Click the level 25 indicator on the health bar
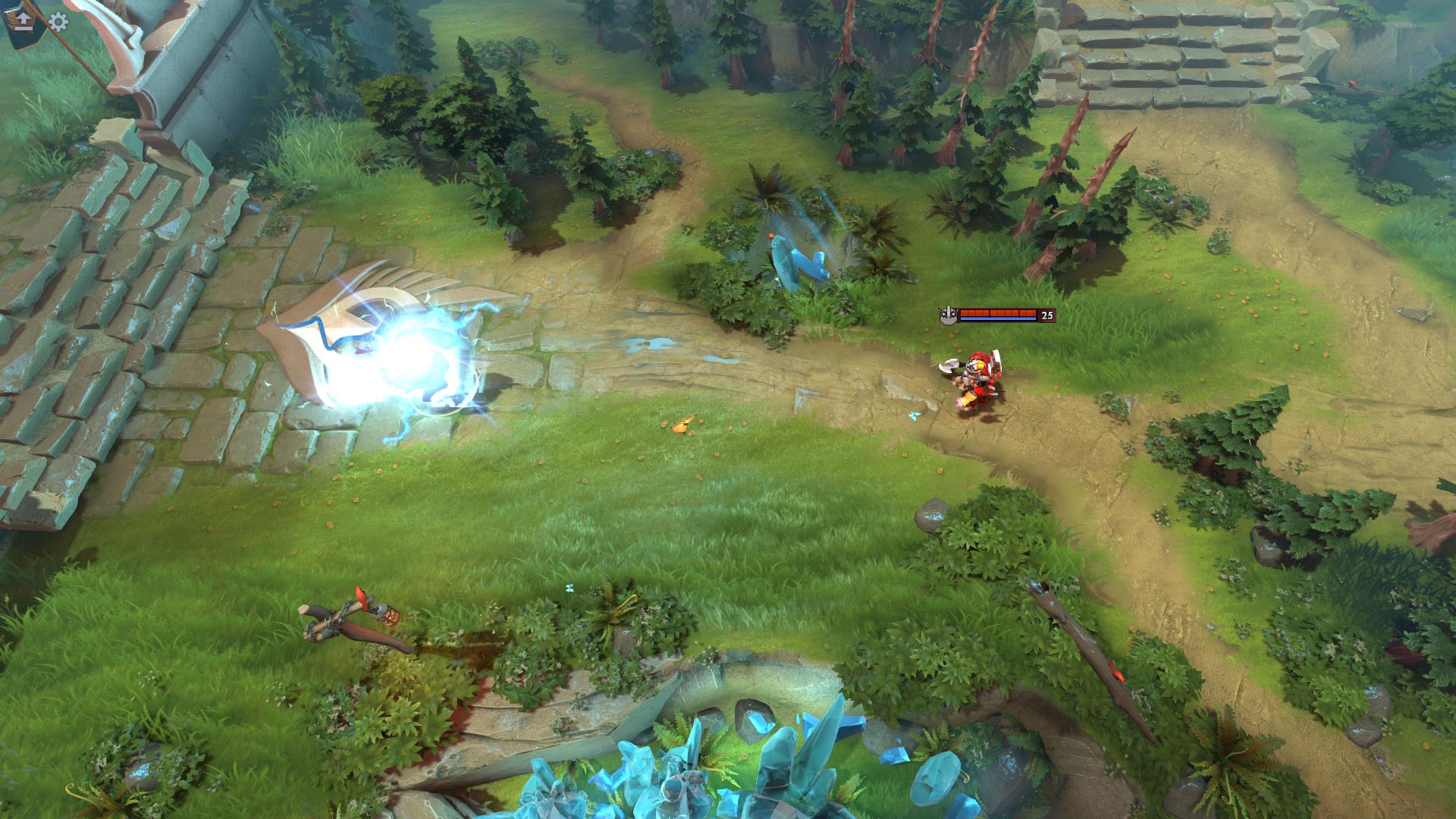1456x819 pixels. 1046,316
